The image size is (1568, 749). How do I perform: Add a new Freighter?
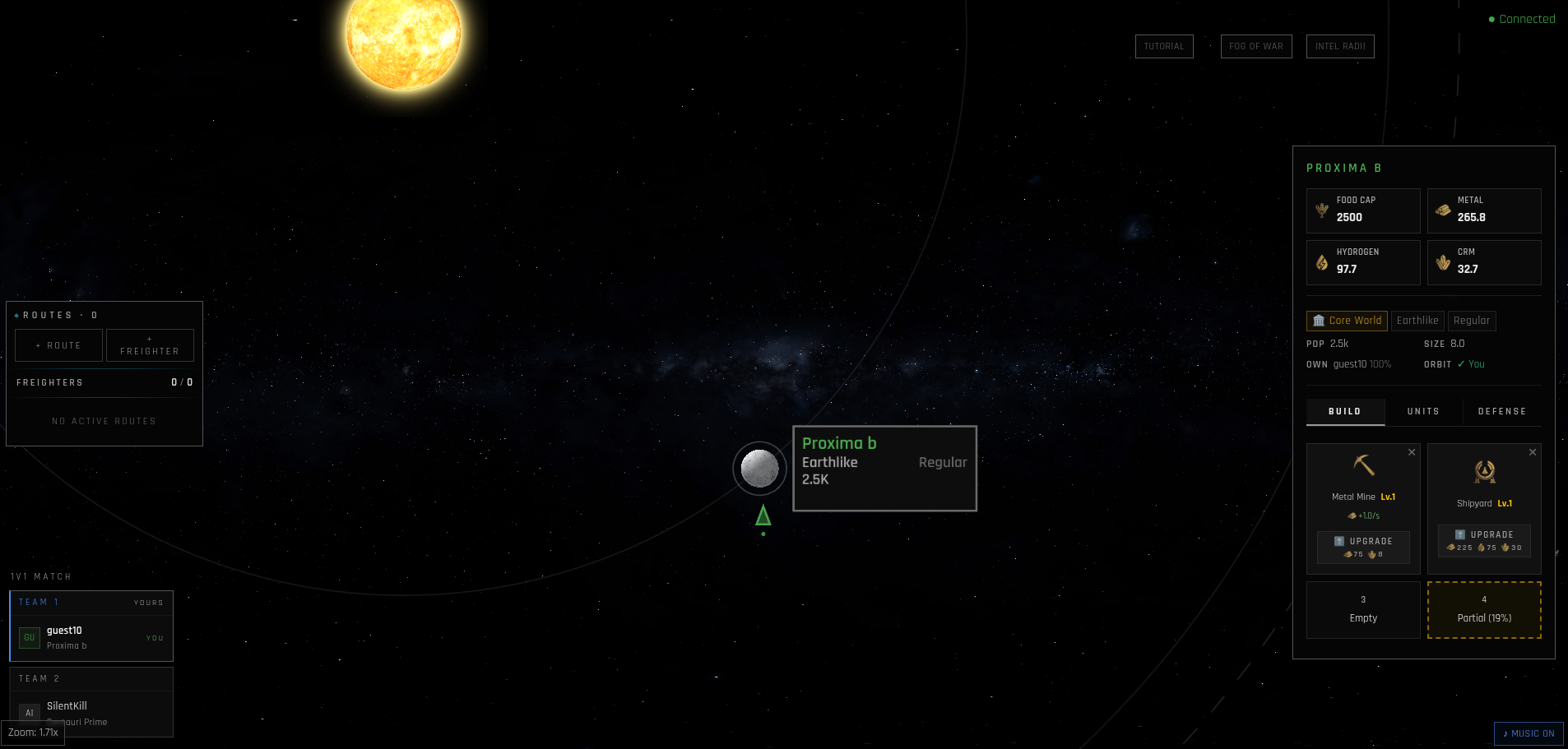tap(150, 345)
